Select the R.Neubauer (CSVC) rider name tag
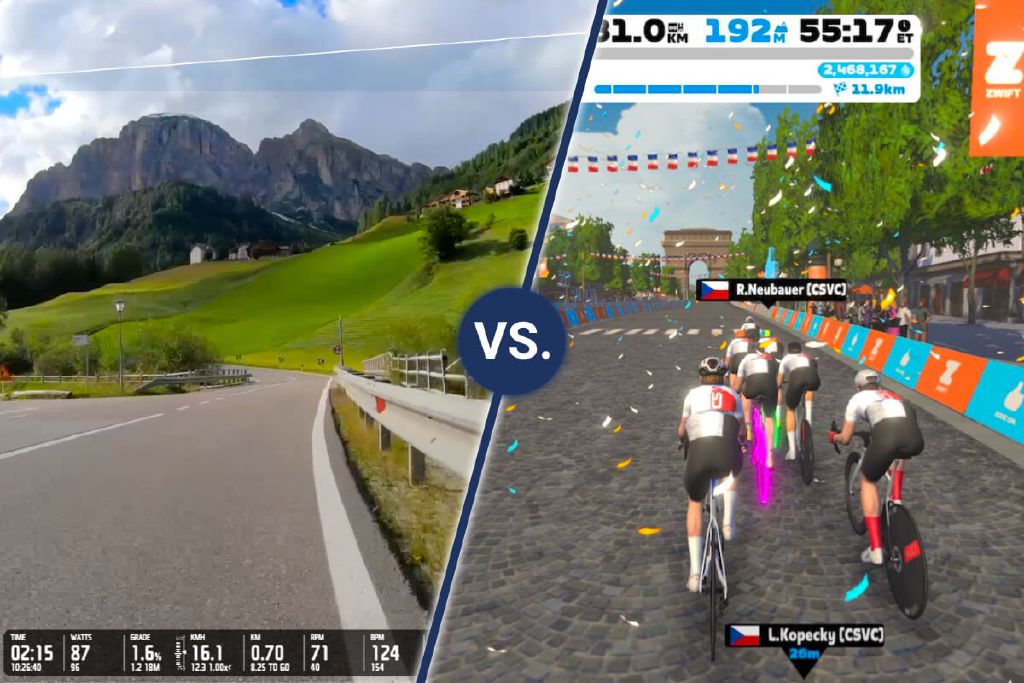Image resolution: width=1024 pixels, height=683 pixels. click(771, 290)
